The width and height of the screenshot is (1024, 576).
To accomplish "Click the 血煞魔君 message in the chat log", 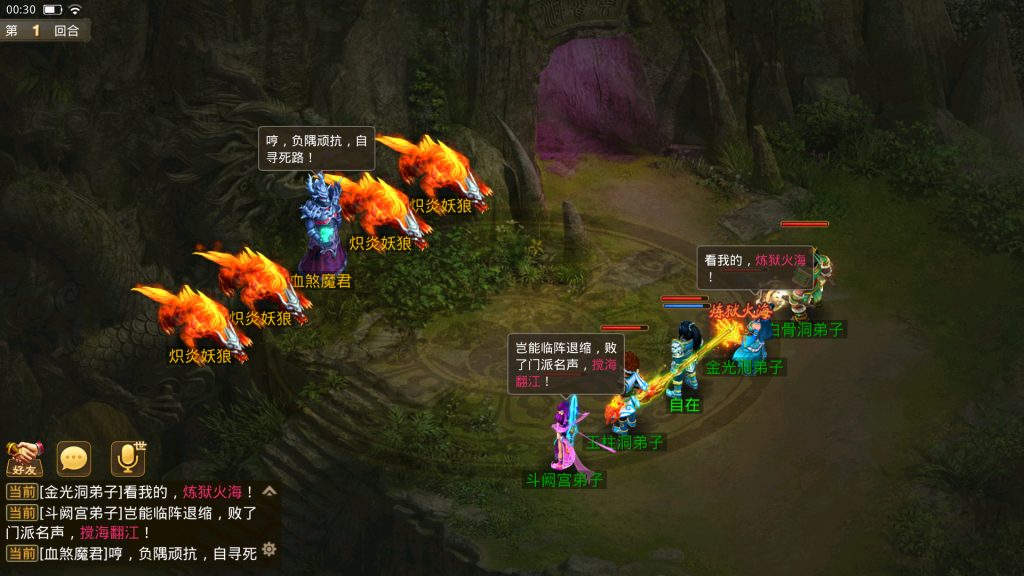I will tap(135, 553).
